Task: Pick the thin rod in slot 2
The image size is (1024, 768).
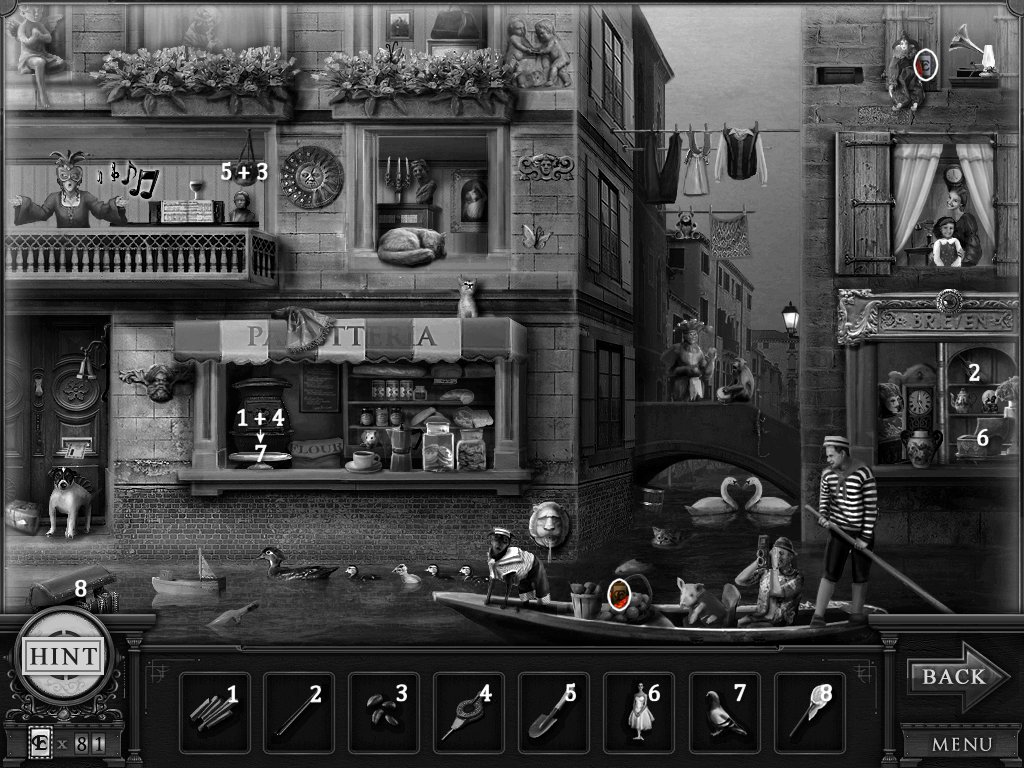Action: point(296,713)
